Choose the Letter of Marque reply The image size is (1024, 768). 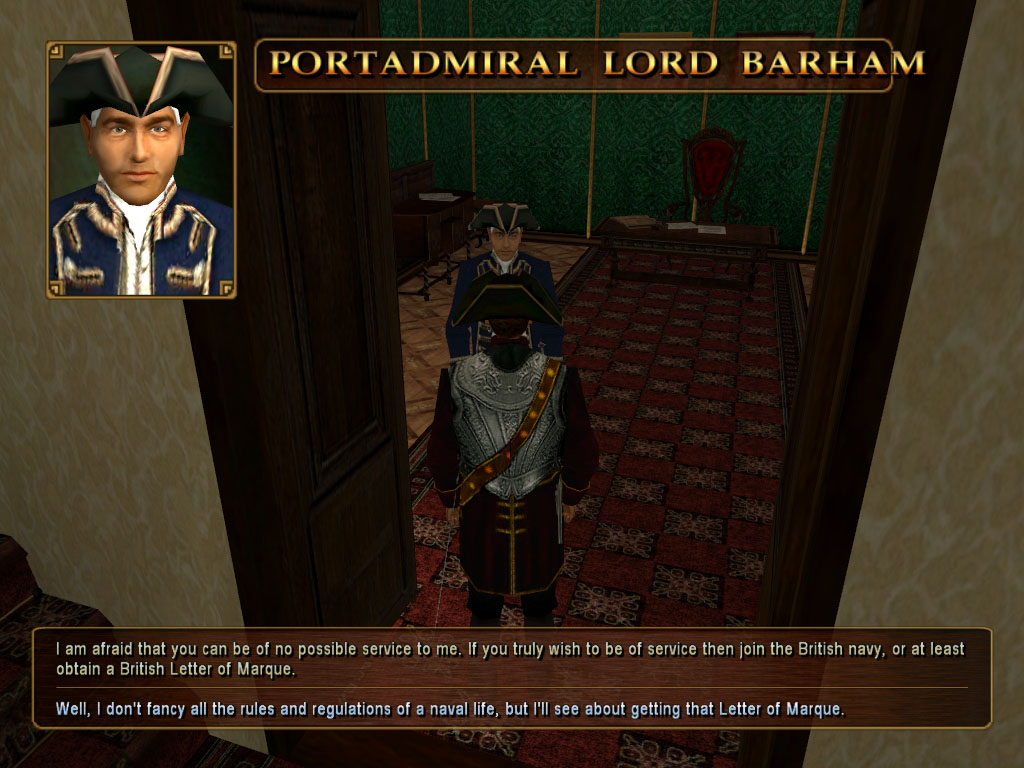click(x=450, y=710)
